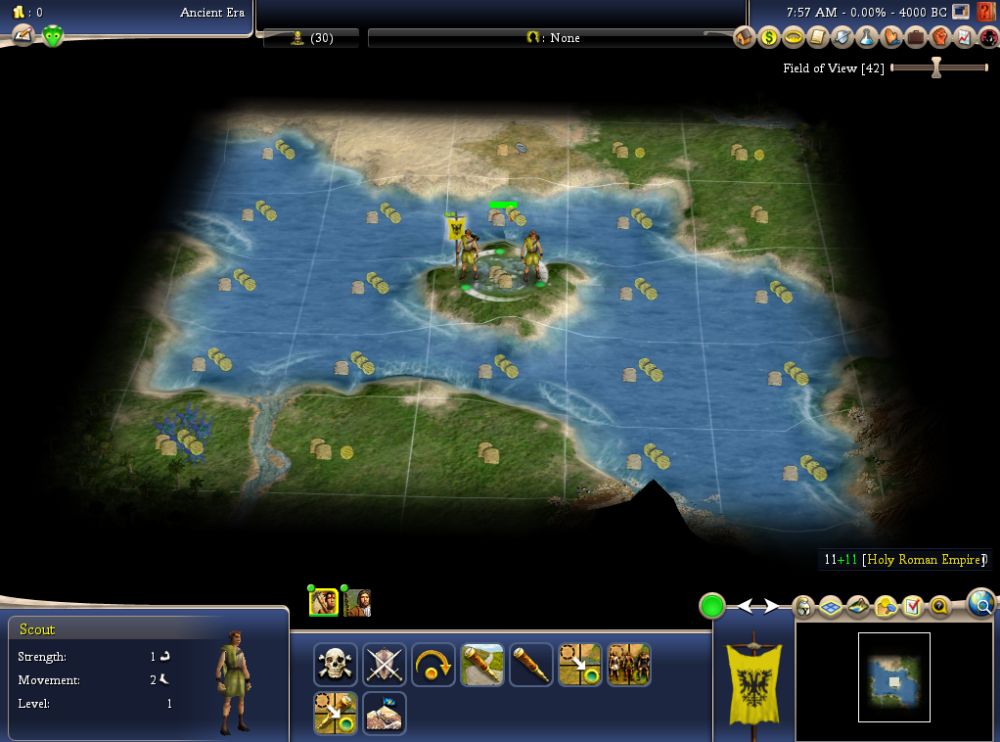Viewport: 1000px width, 742px height.
Task: Click the green end turn button
Action: coord(712,606)
